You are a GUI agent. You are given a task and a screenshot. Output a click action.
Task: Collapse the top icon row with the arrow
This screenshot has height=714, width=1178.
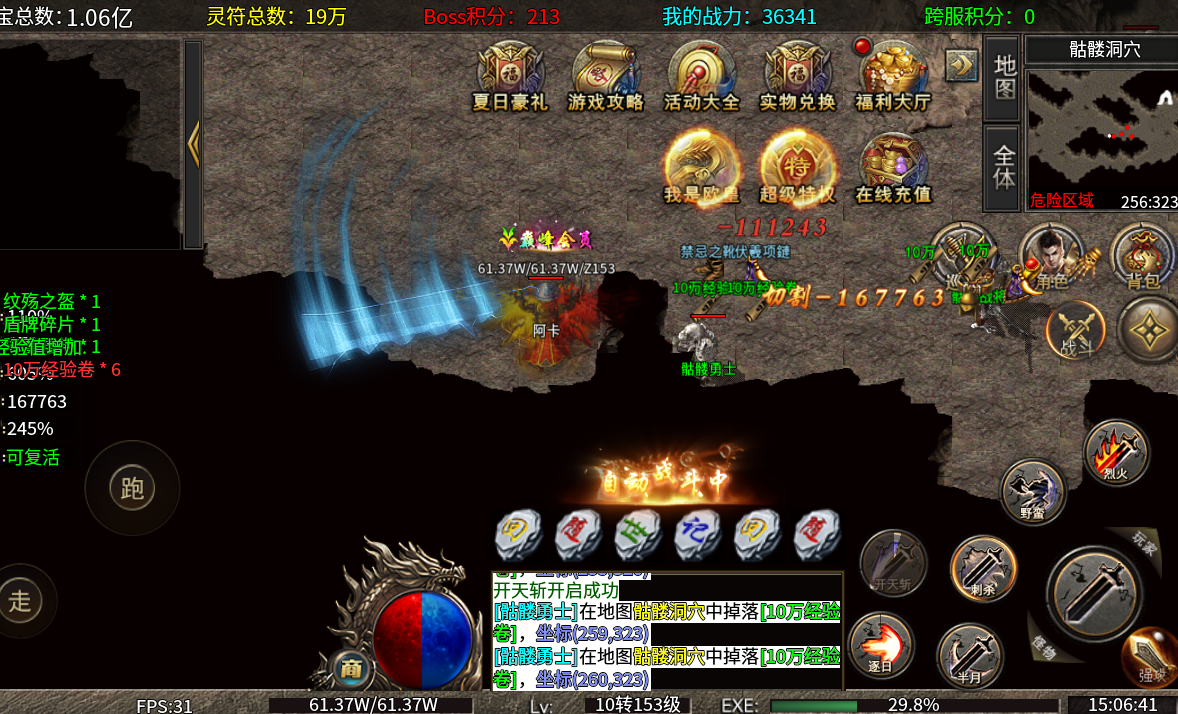(x=961, y=65)
